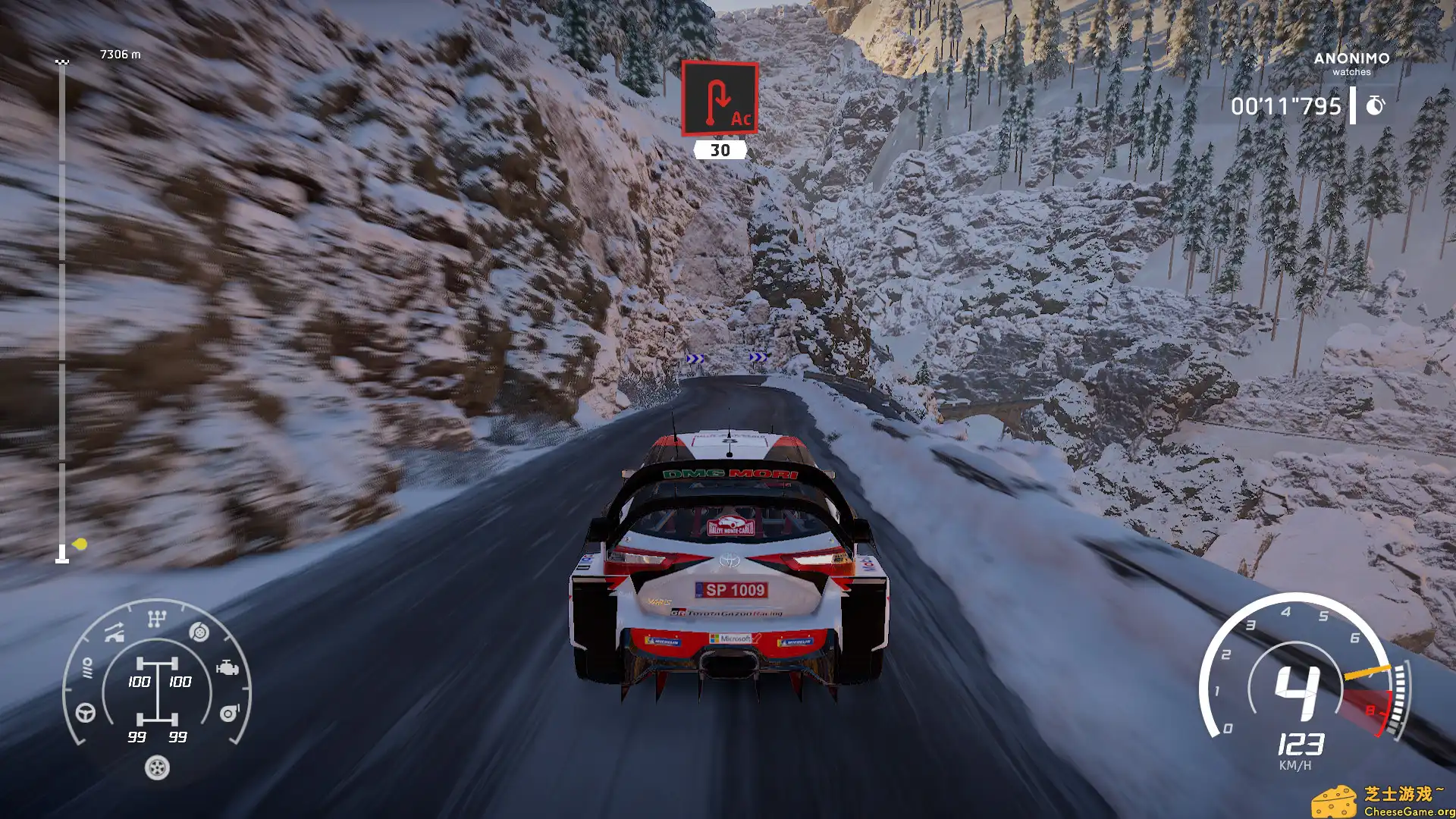Click the radiator status icon on the gauge left
This screenshot has height=819, width=1456.
pyautogui.click(x=88, y=668)
